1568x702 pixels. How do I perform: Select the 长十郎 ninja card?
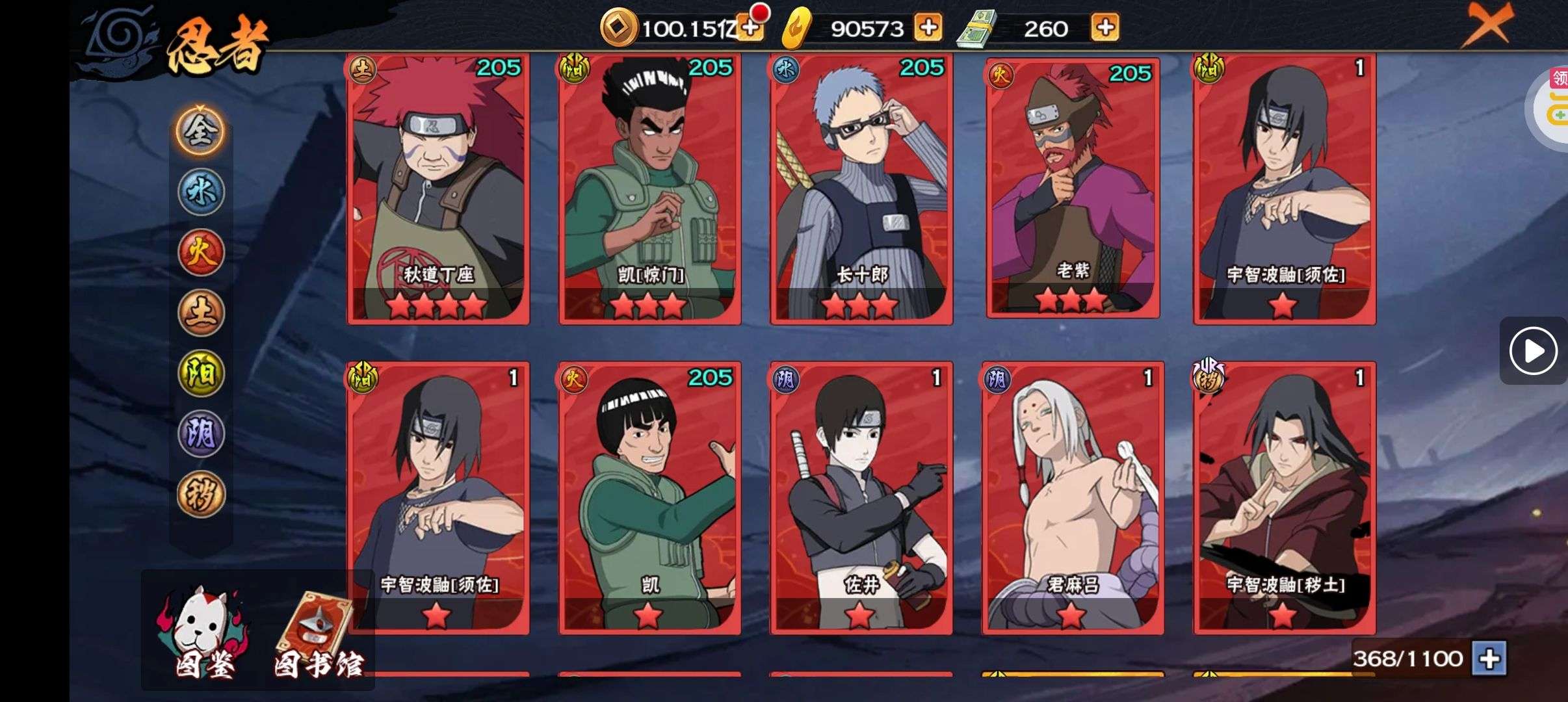pyautogui.click(x=861, y=188)
